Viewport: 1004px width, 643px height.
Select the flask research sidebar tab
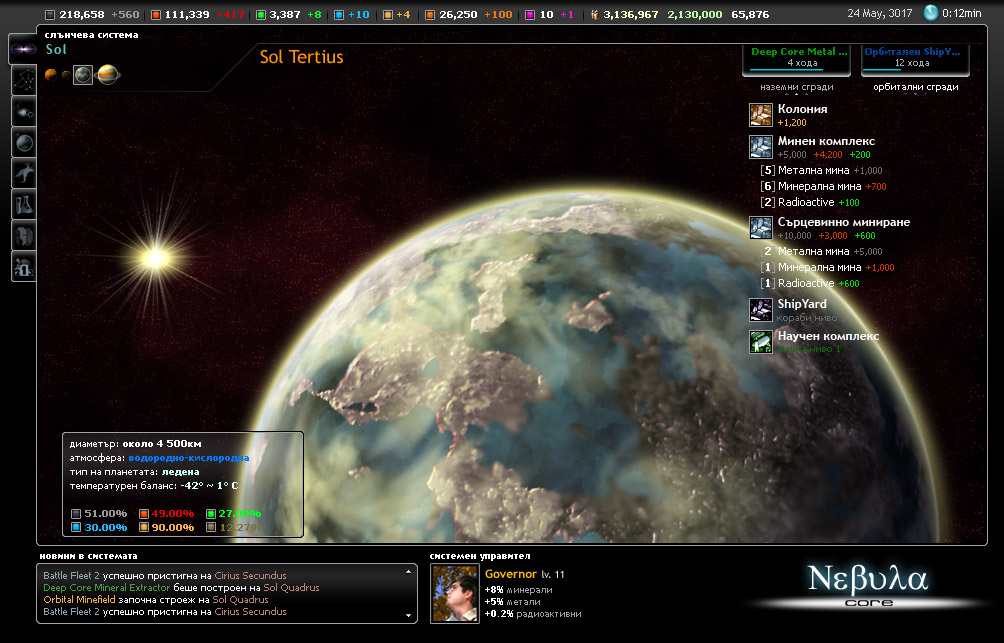[23, 205]
